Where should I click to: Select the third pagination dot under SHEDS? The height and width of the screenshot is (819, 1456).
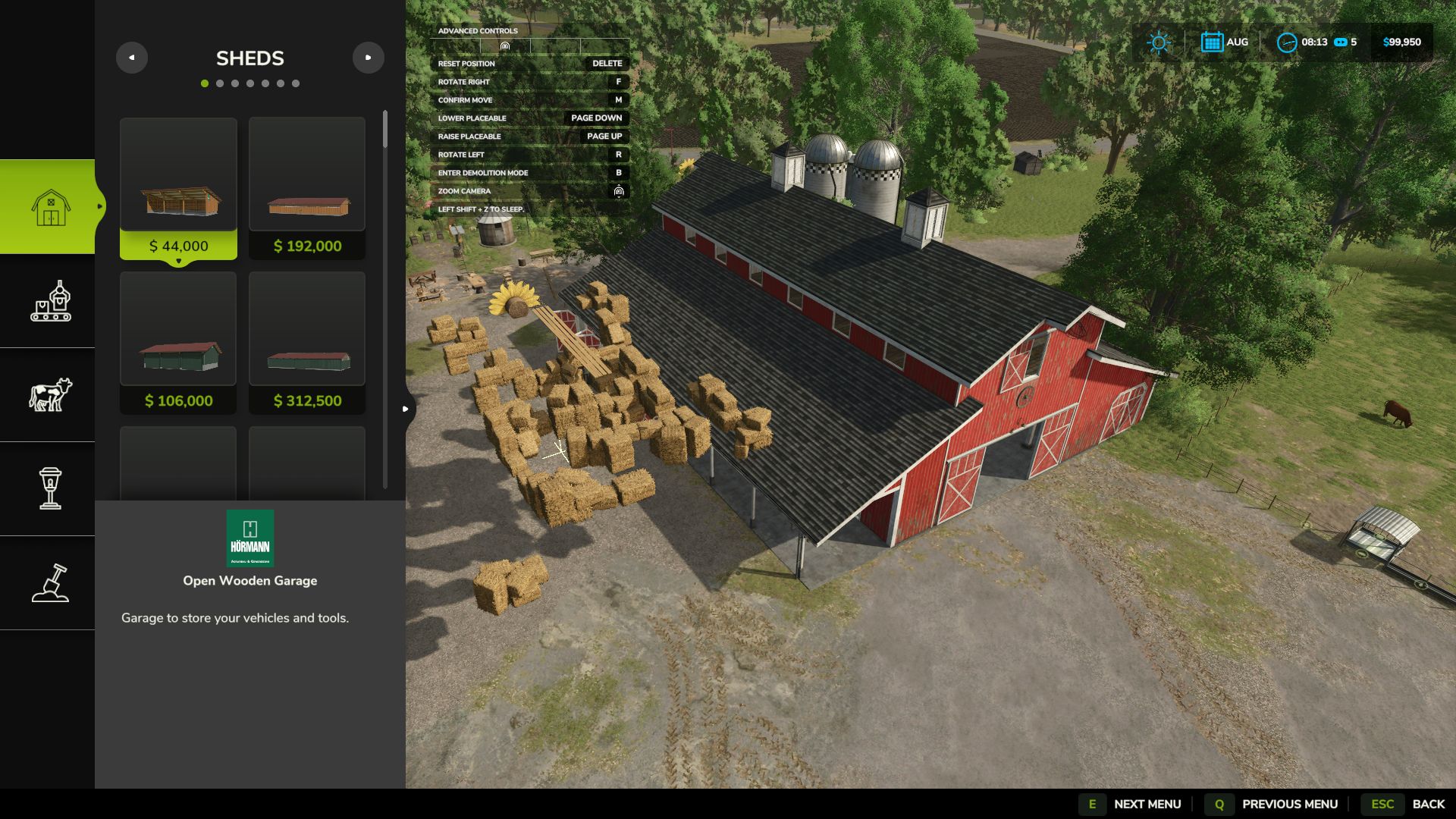coord(234,84)
